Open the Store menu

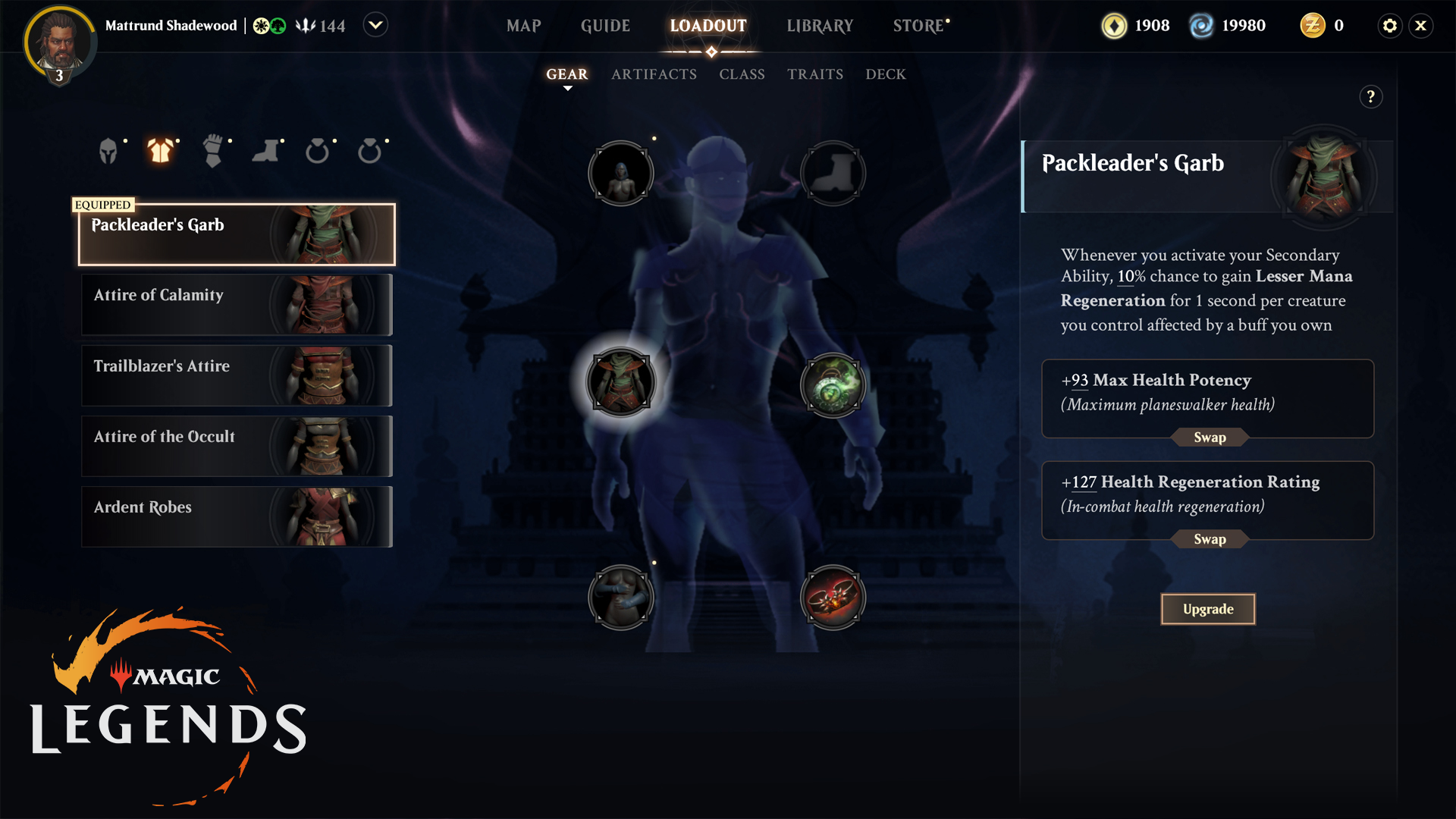coord(918,26)
